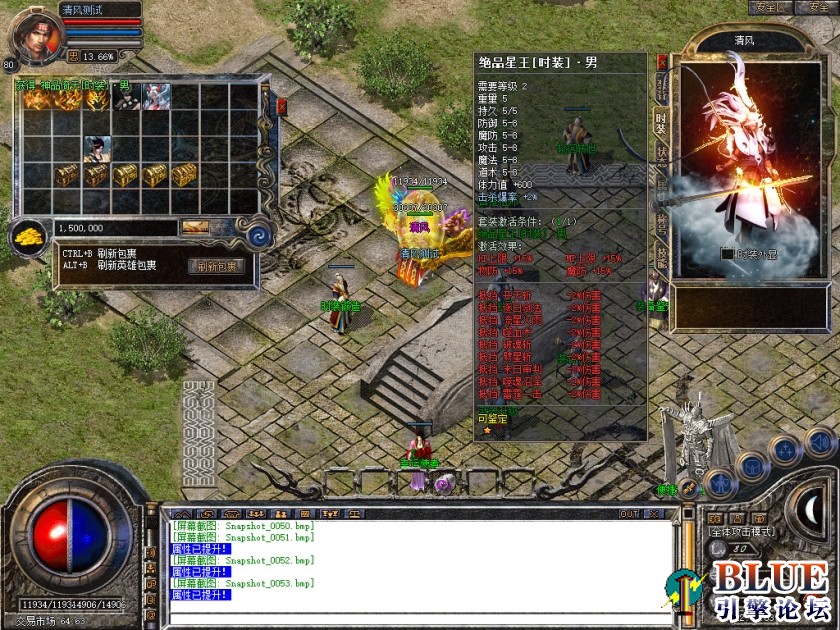
Task: Open the 技能 skills tab
Action: point(661,251)
